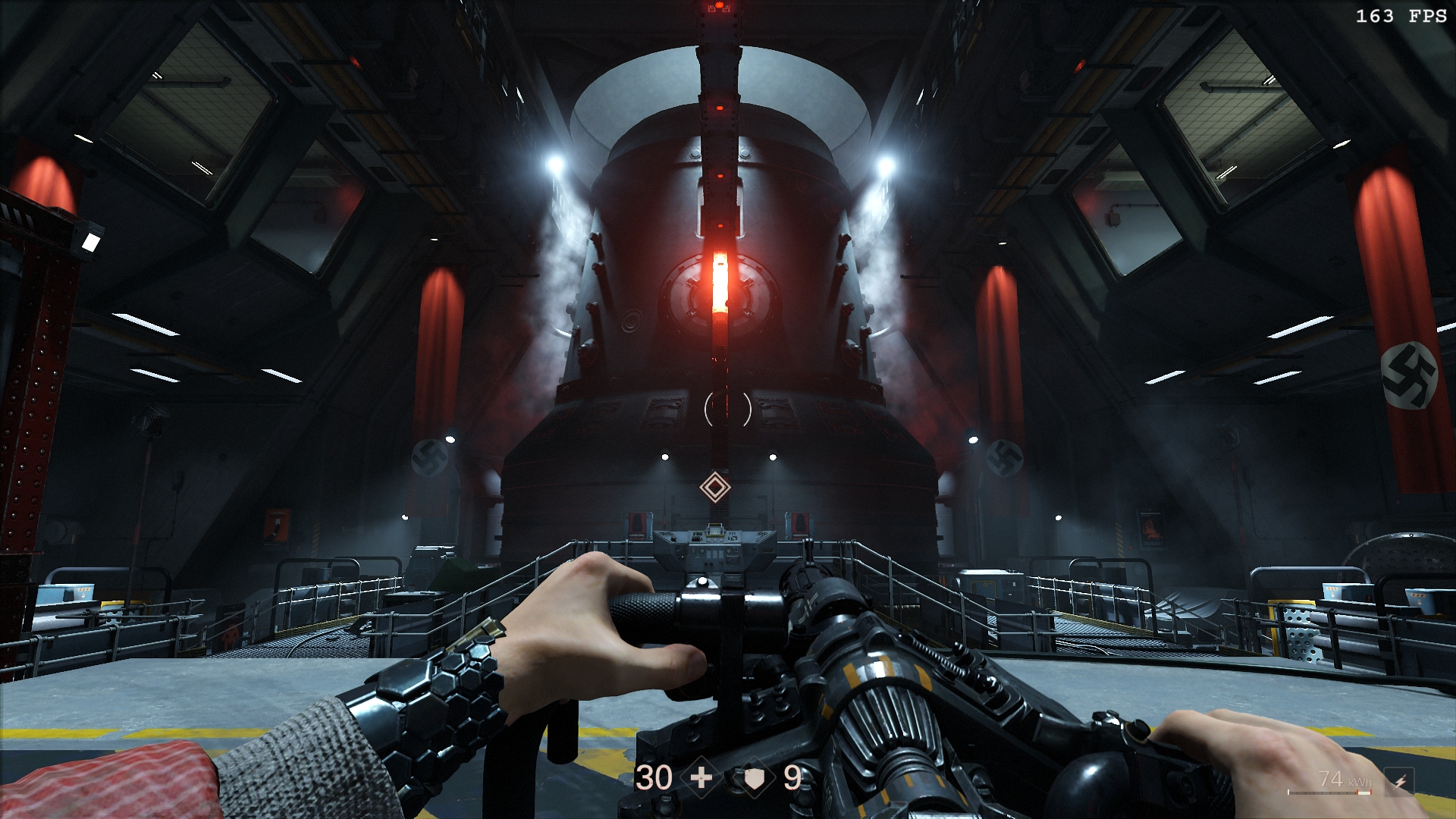Click the armor shield icon
The width and height of the screenshot is (1456, 819).
pos(754,778)
